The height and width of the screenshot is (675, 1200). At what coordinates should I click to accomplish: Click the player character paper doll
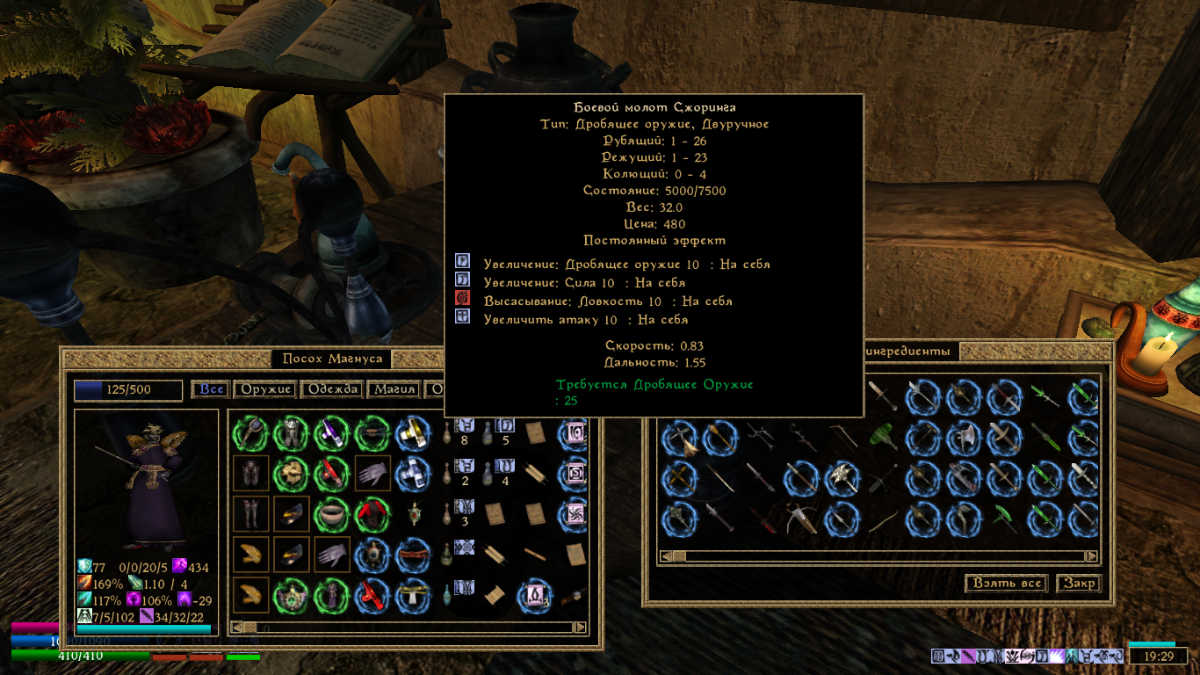147,480
